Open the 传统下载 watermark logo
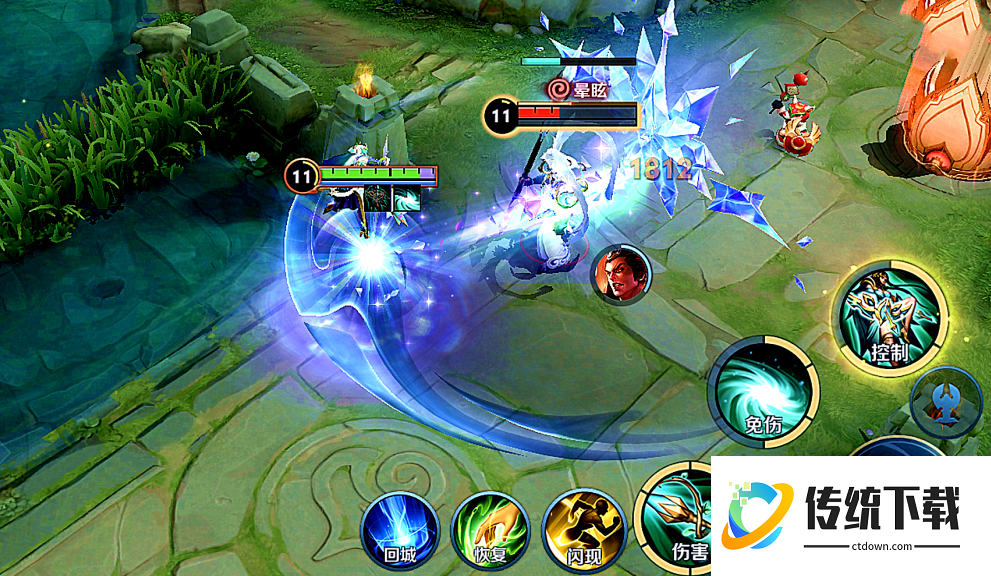Viewport: 991px width, 576px height. pos(850,516)
